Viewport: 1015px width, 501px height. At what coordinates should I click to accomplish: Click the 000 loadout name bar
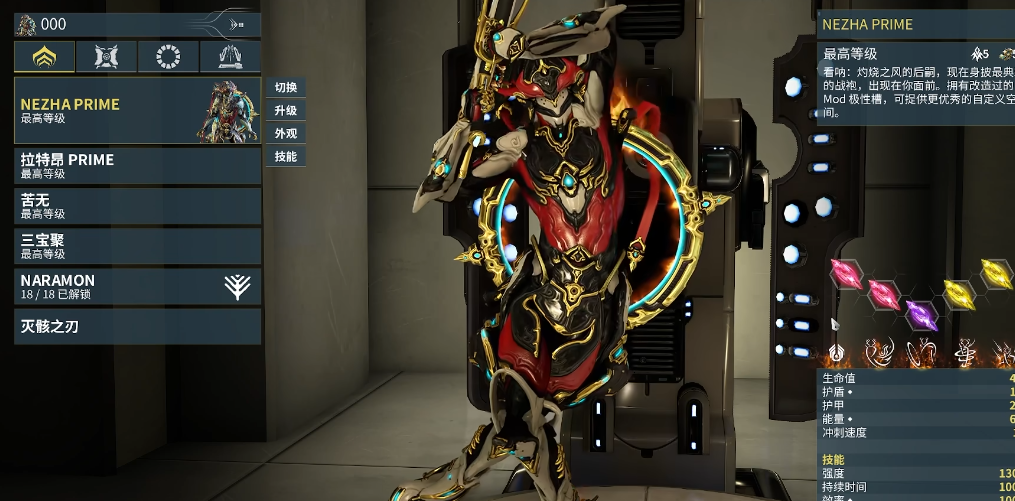click(x=120, y=24)
